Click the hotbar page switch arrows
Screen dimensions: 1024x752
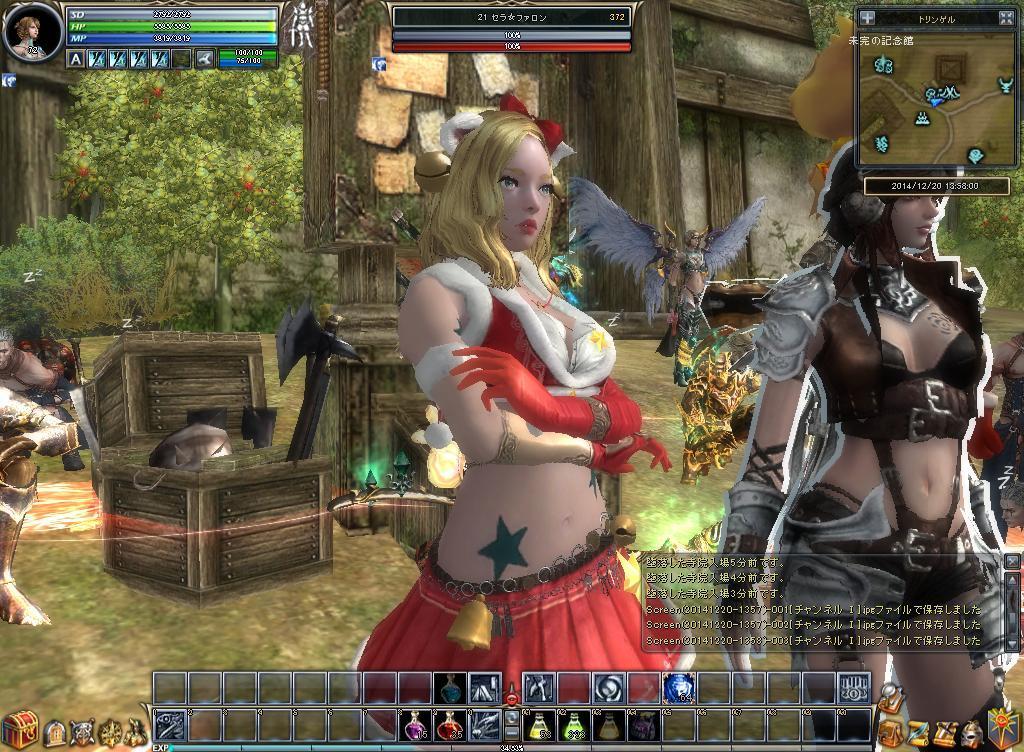click(x=511, y=723)
